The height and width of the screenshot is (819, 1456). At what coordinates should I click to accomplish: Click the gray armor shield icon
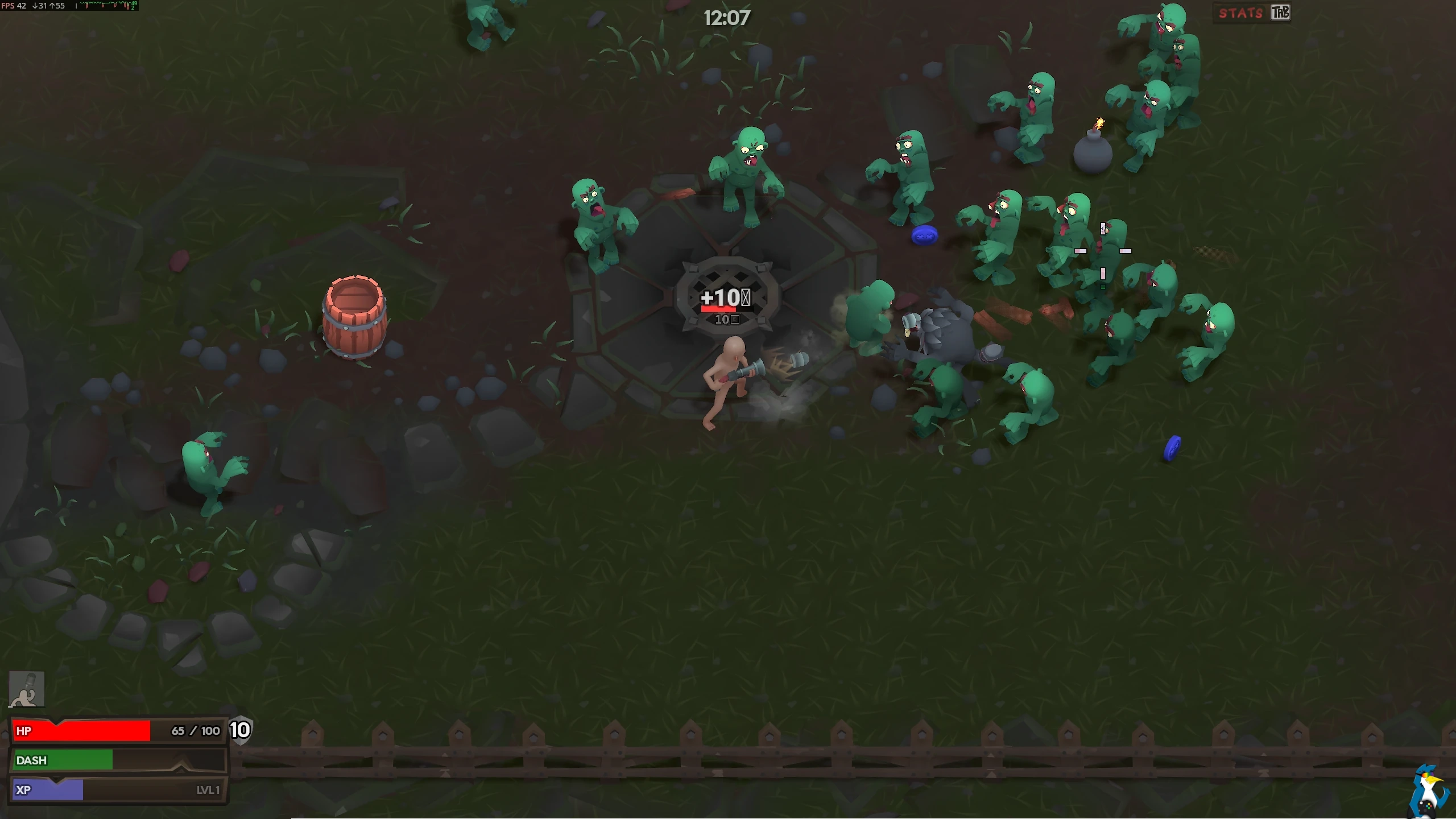240,730
